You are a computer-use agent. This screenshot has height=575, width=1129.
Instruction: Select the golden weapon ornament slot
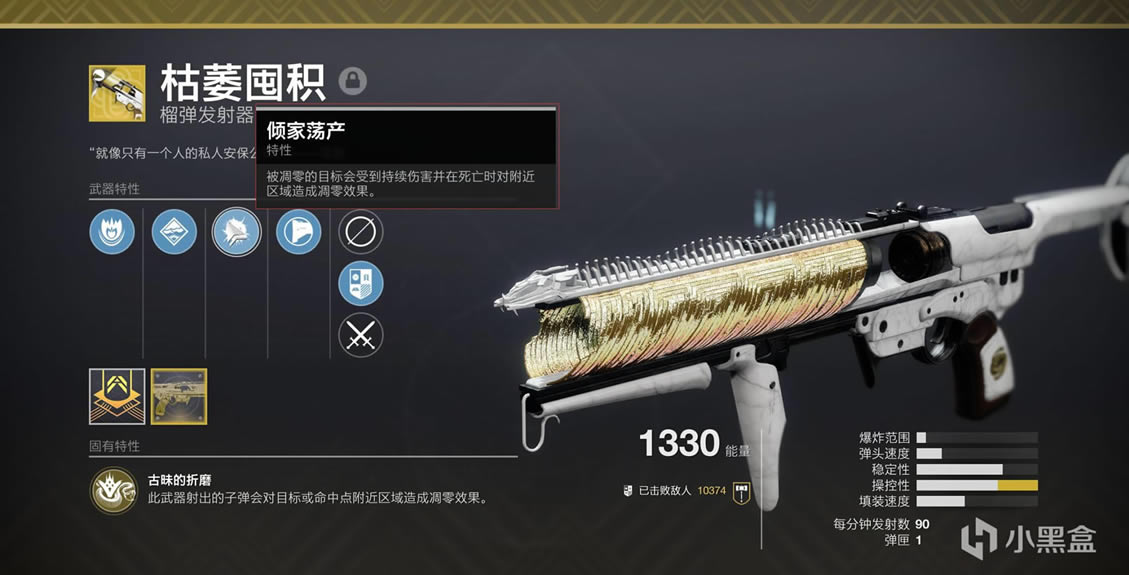coord(178,396)
